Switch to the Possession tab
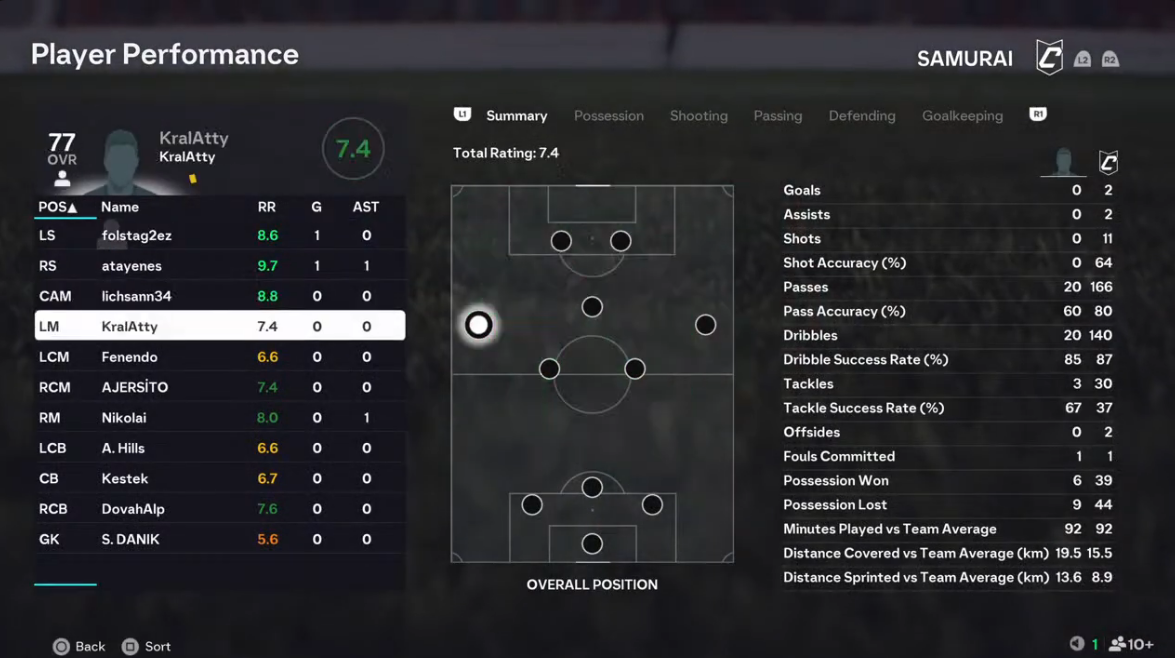1175x658 pixels. coord(608,116)
